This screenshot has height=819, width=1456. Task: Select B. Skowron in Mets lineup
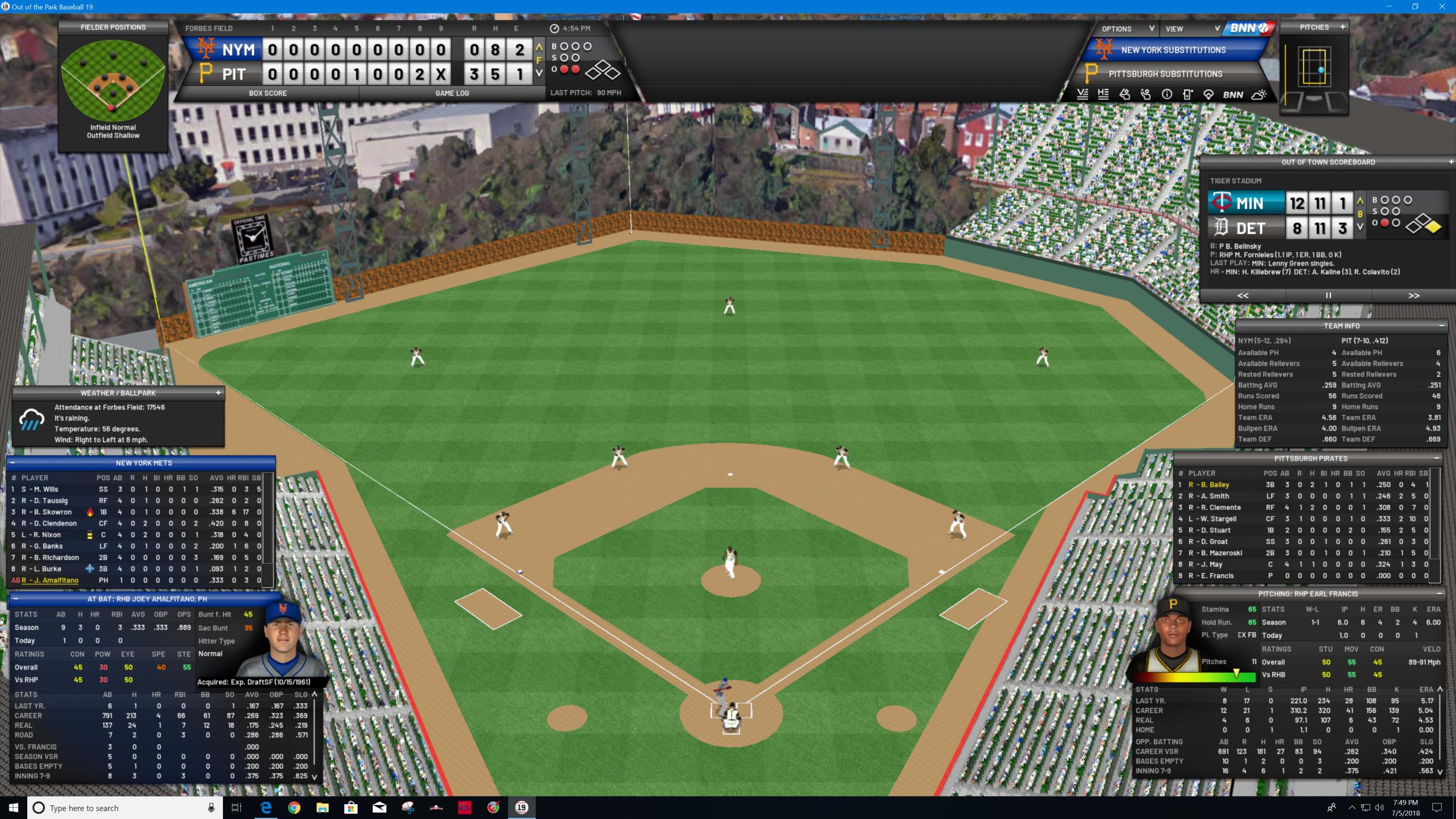pyautogui.click(x=51, y=512)
